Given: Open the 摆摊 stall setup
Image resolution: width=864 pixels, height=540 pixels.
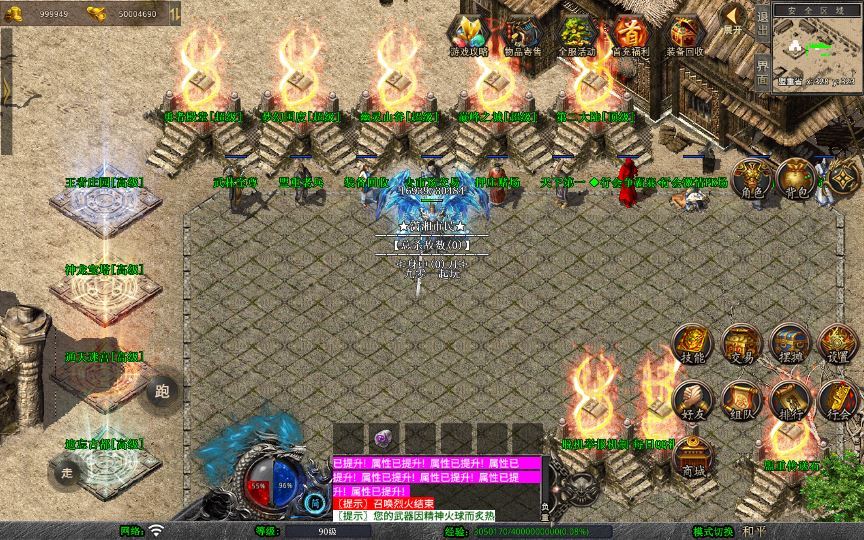Looking at the screenshot, I should click(x=789, y=345).
